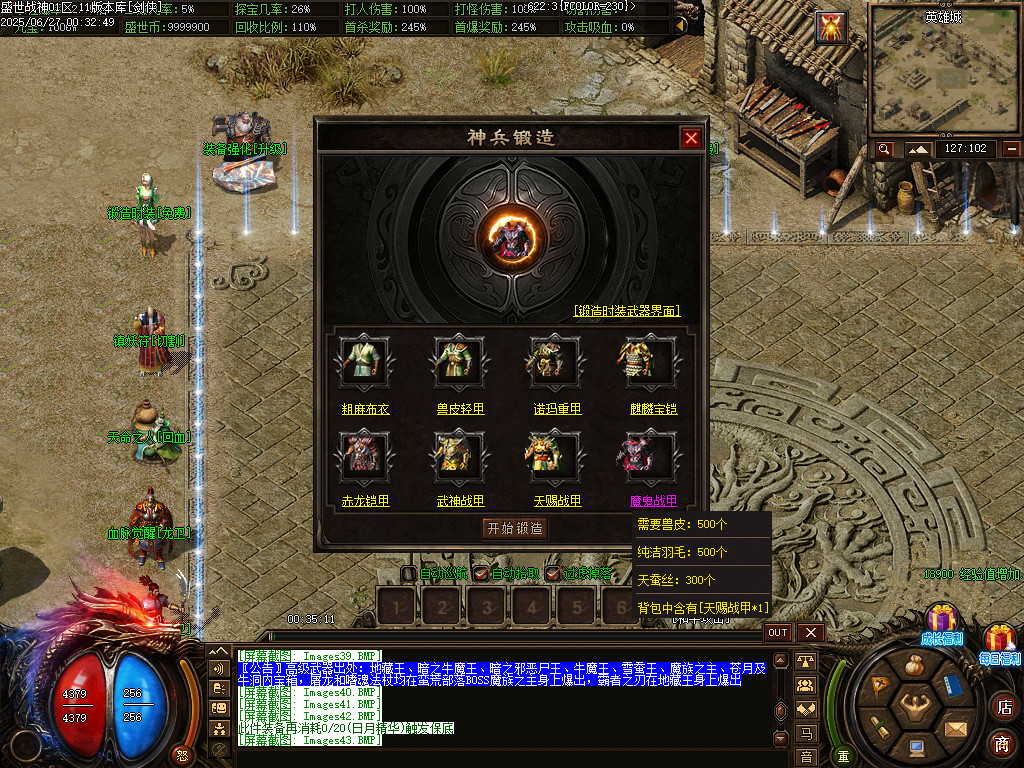Open the 锻造时装武器界面 link
The height and width of the screenshot is (768, 1024).
(627, 311)
